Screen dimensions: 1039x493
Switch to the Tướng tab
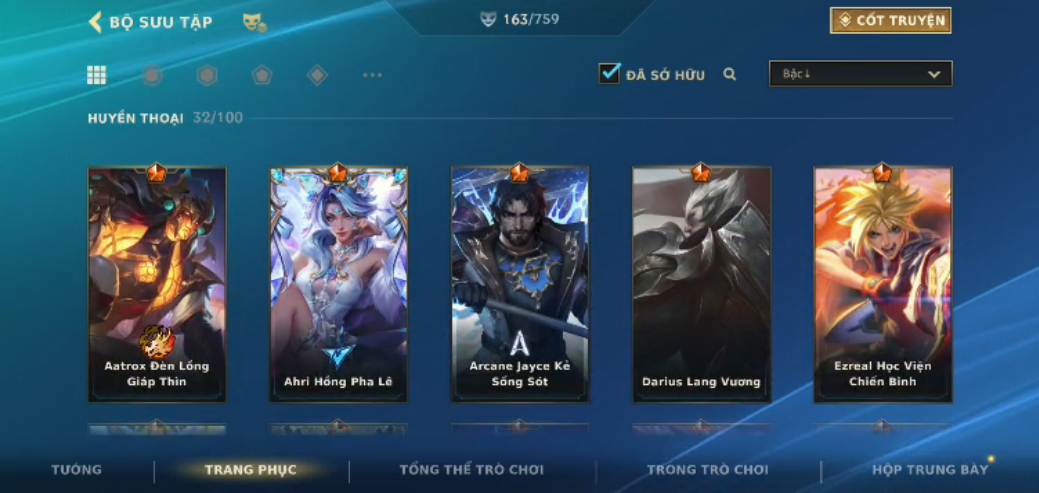(x=77, y=470)
